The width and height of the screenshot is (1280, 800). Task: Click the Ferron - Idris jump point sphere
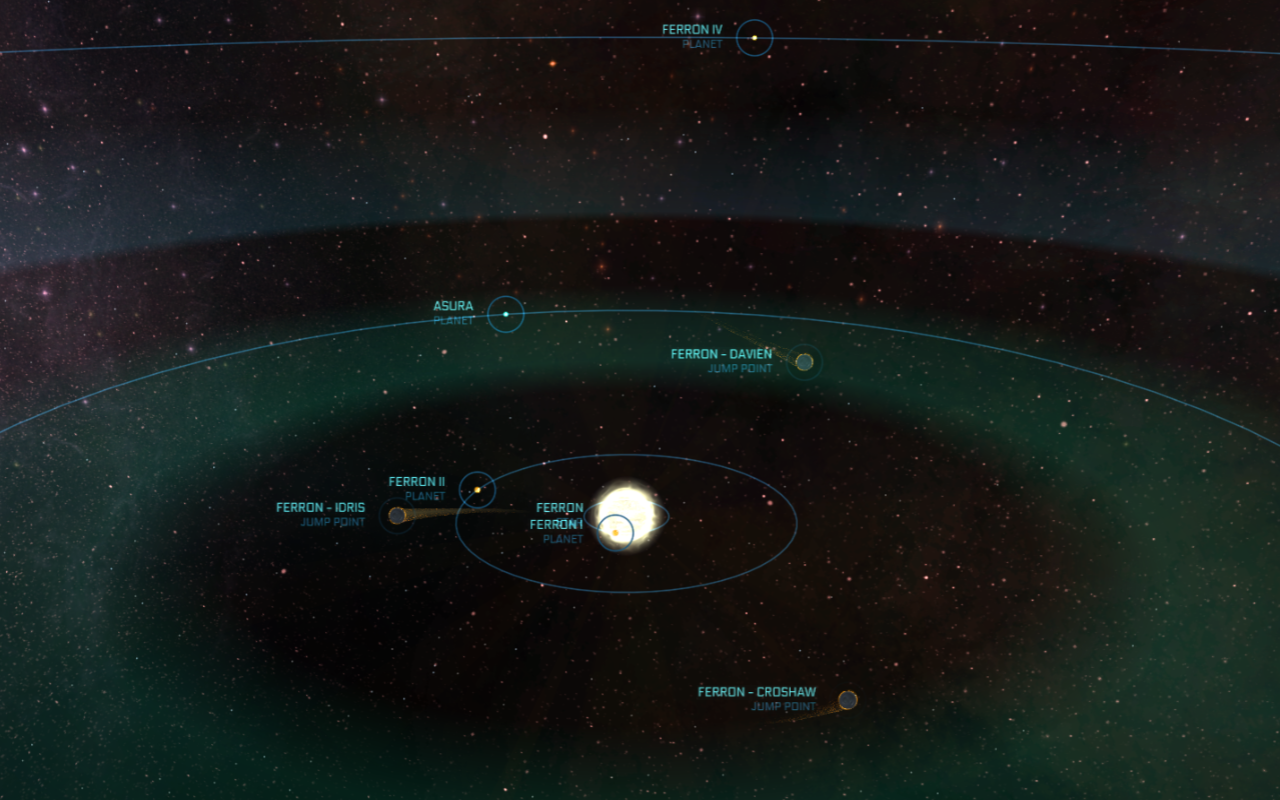pyautogui.click(x=399, y=515)
